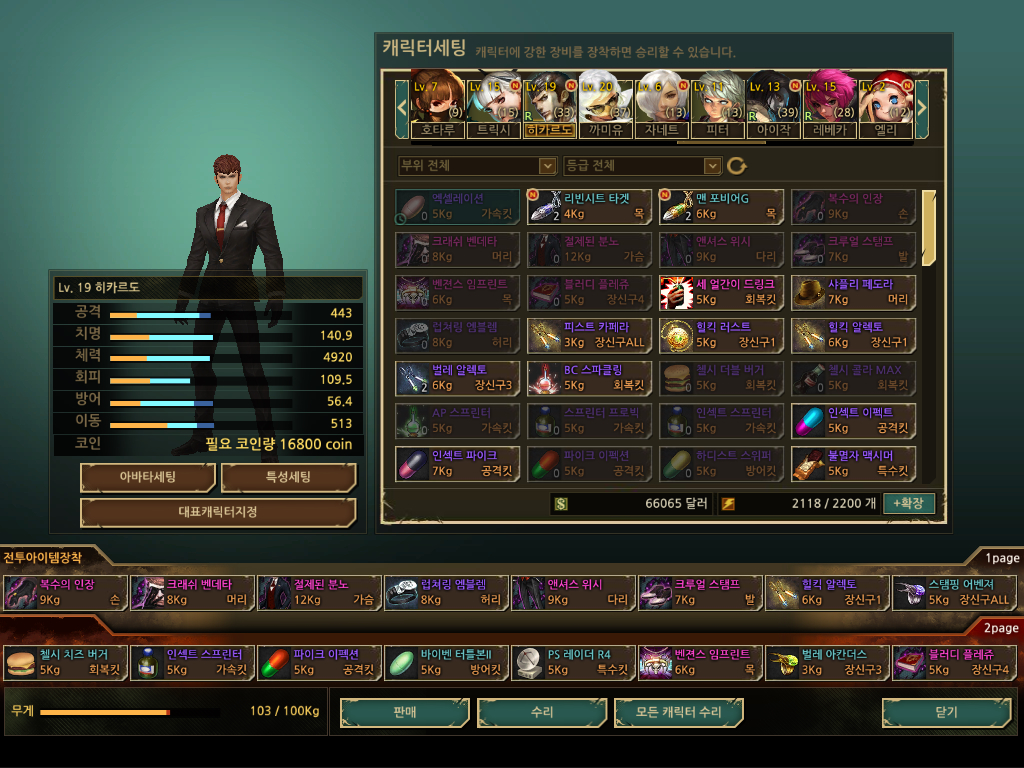
Task: Open the 아바타세팅 avatar settings
Action: [147, 478]
